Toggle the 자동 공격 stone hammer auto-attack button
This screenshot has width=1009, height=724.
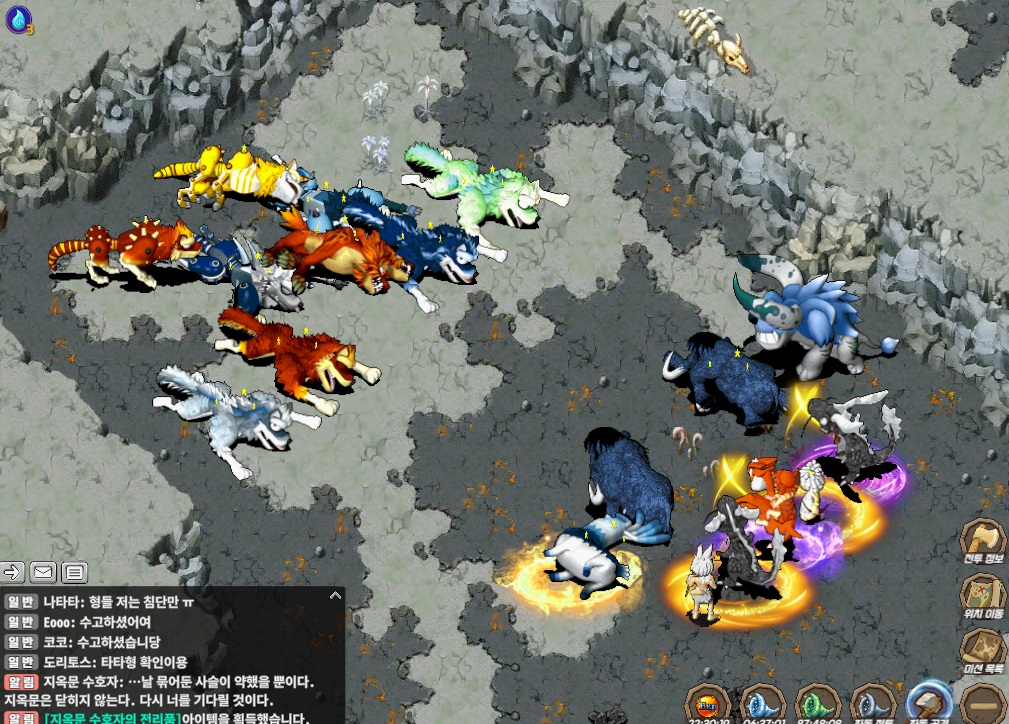pyautogui.click(x=931, y=703)
